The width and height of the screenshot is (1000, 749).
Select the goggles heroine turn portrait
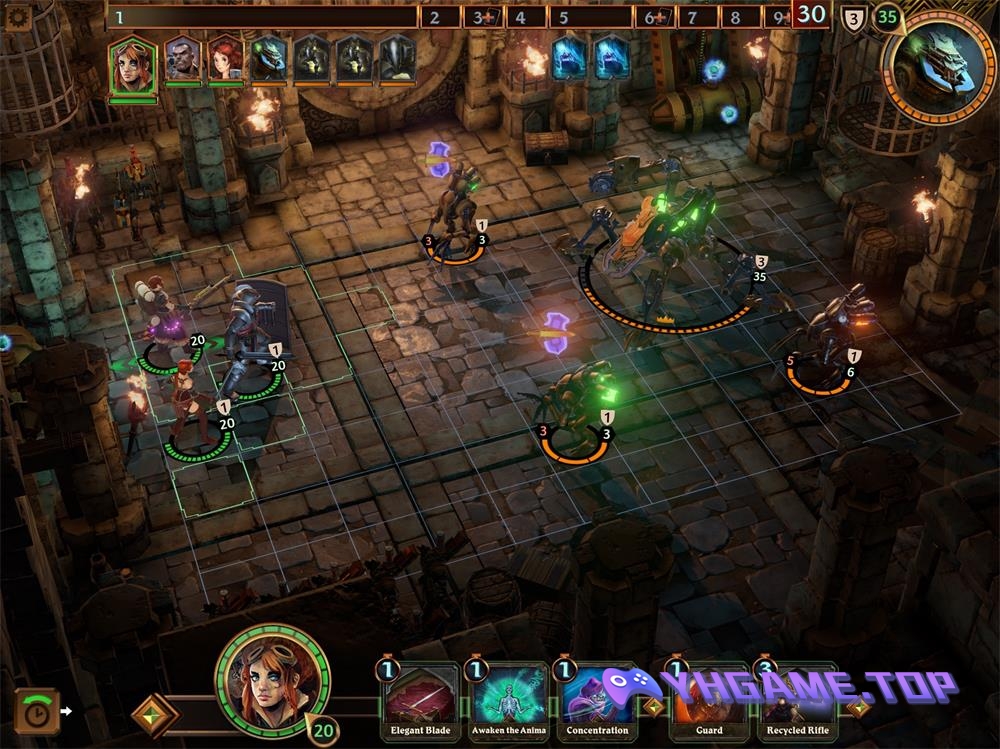point(133,64)
